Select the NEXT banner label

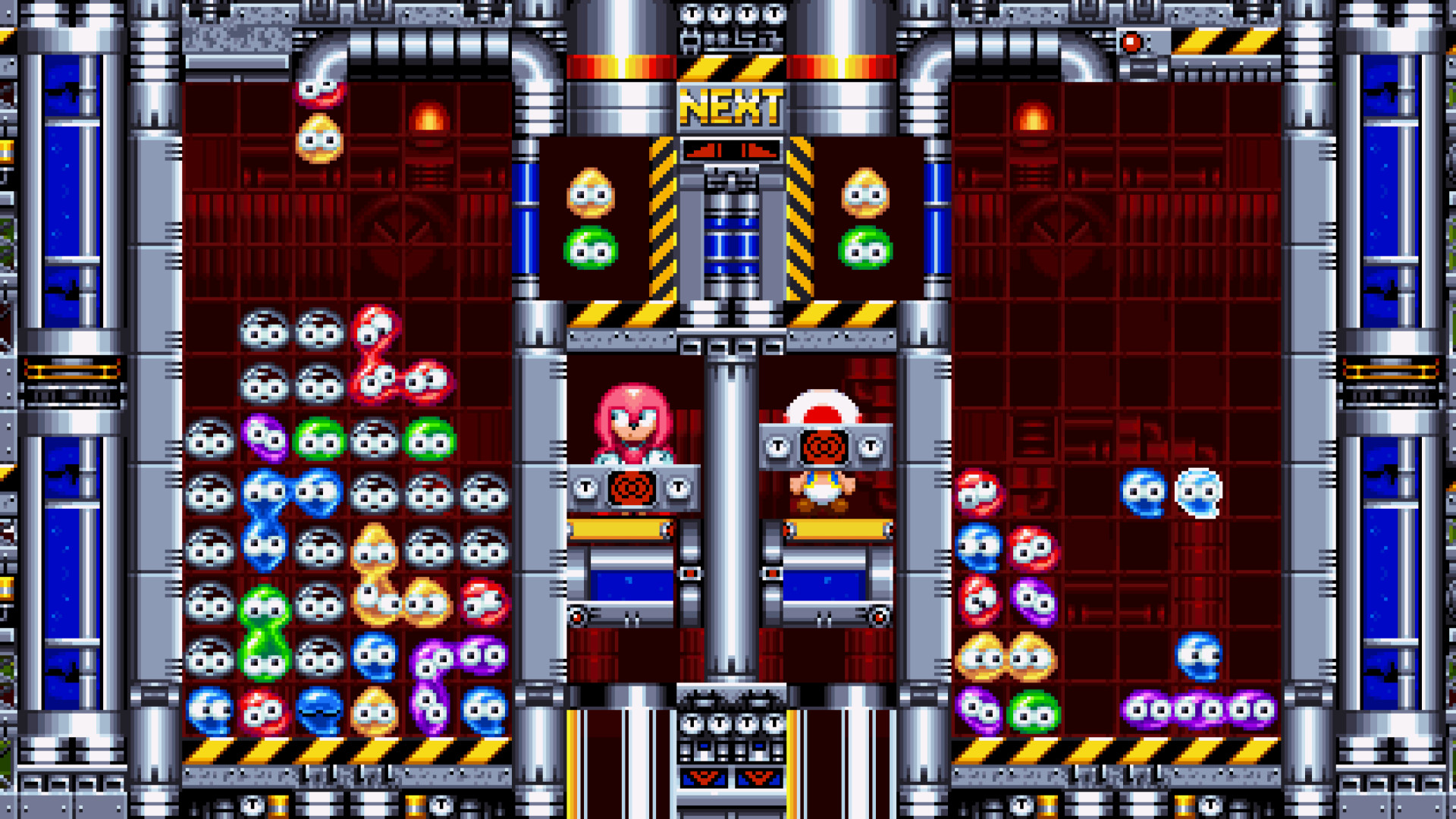pyautogui.click(x=732, y=106)
